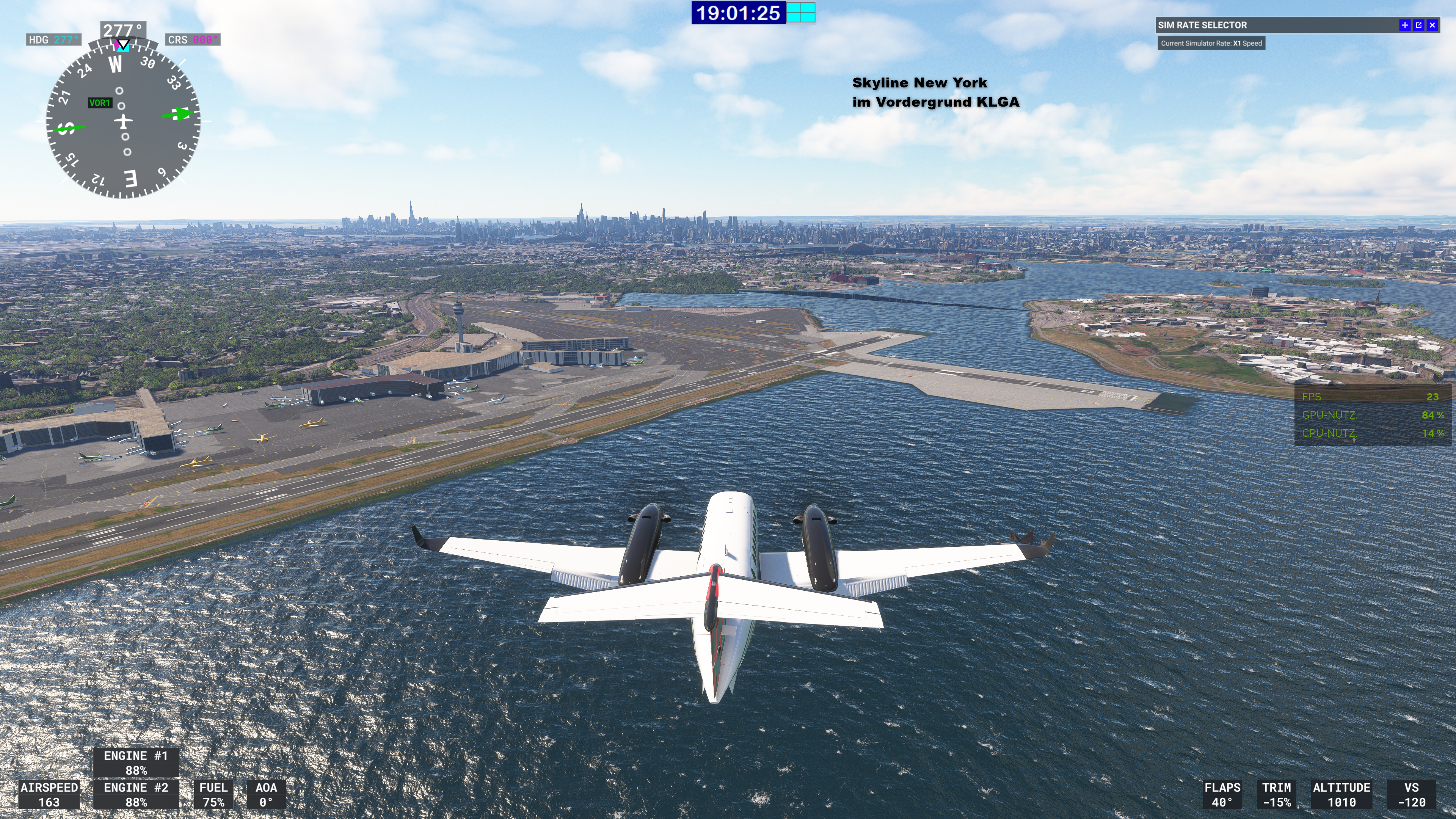Click the heading compass dial

(x=123, y=121)
